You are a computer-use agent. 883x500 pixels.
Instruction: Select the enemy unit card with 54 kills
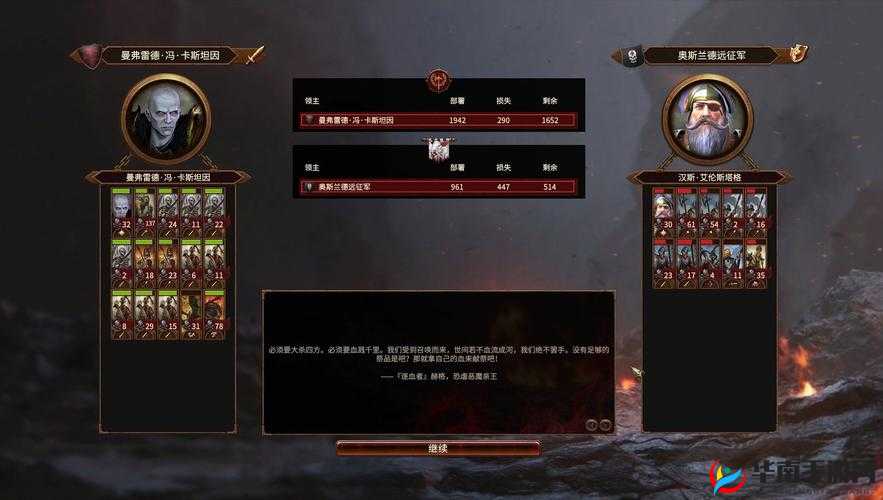coord(711,213)
